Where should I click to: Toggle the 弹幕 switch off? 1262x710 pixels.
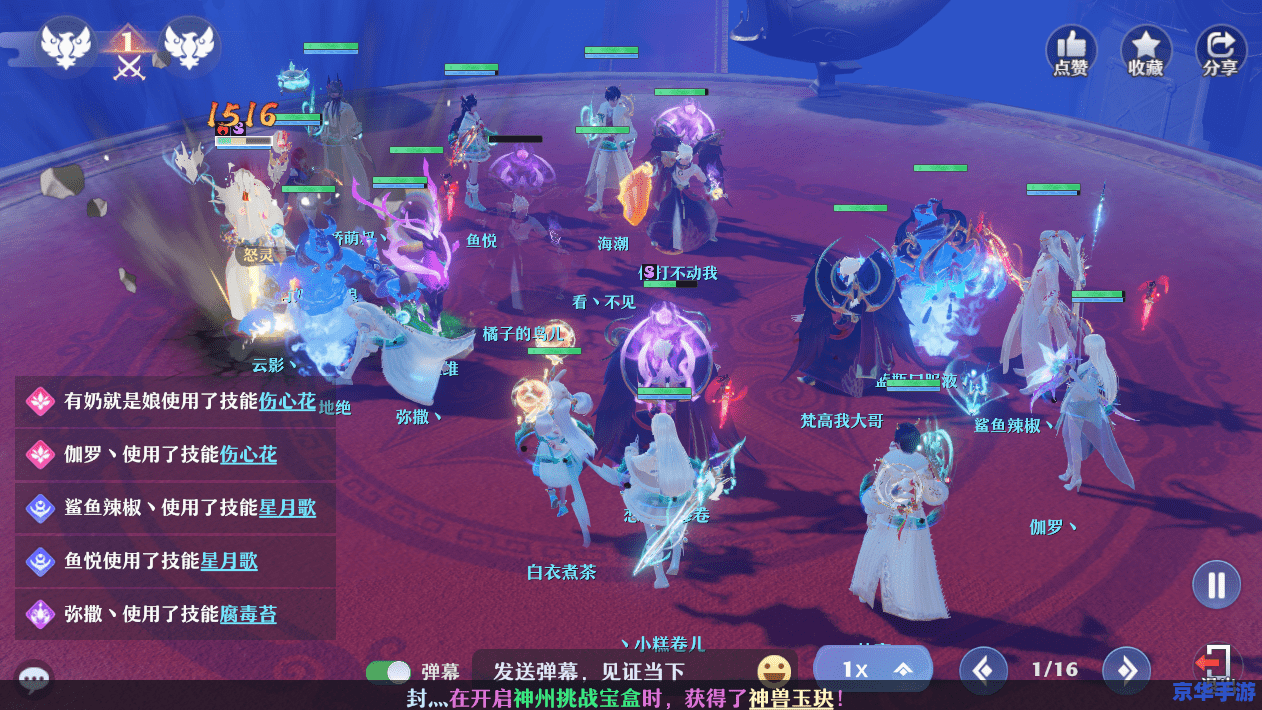(x=388, y=672)
